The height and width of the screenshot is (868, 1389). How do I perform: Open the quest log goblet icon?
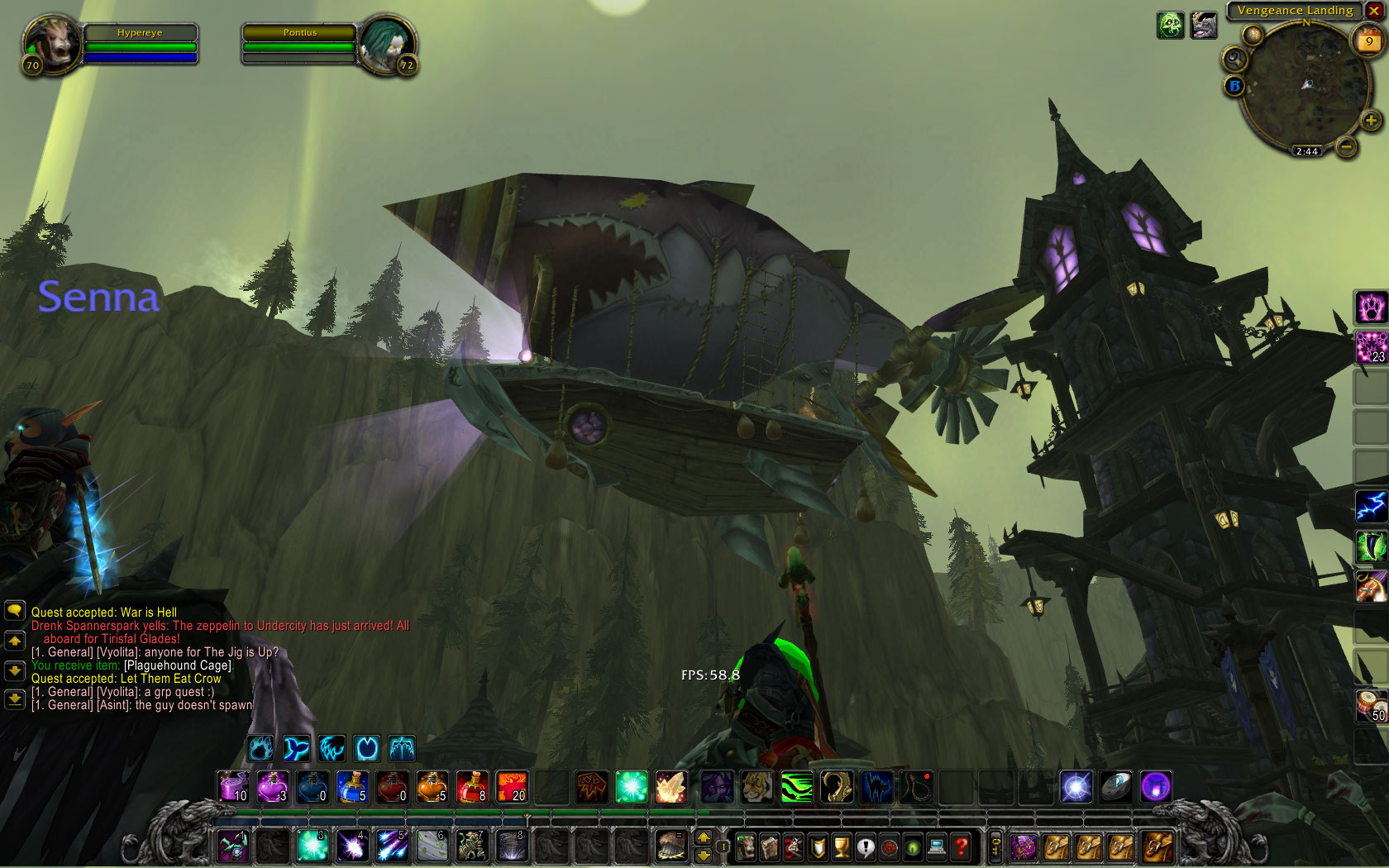click(x=841, y=847)
